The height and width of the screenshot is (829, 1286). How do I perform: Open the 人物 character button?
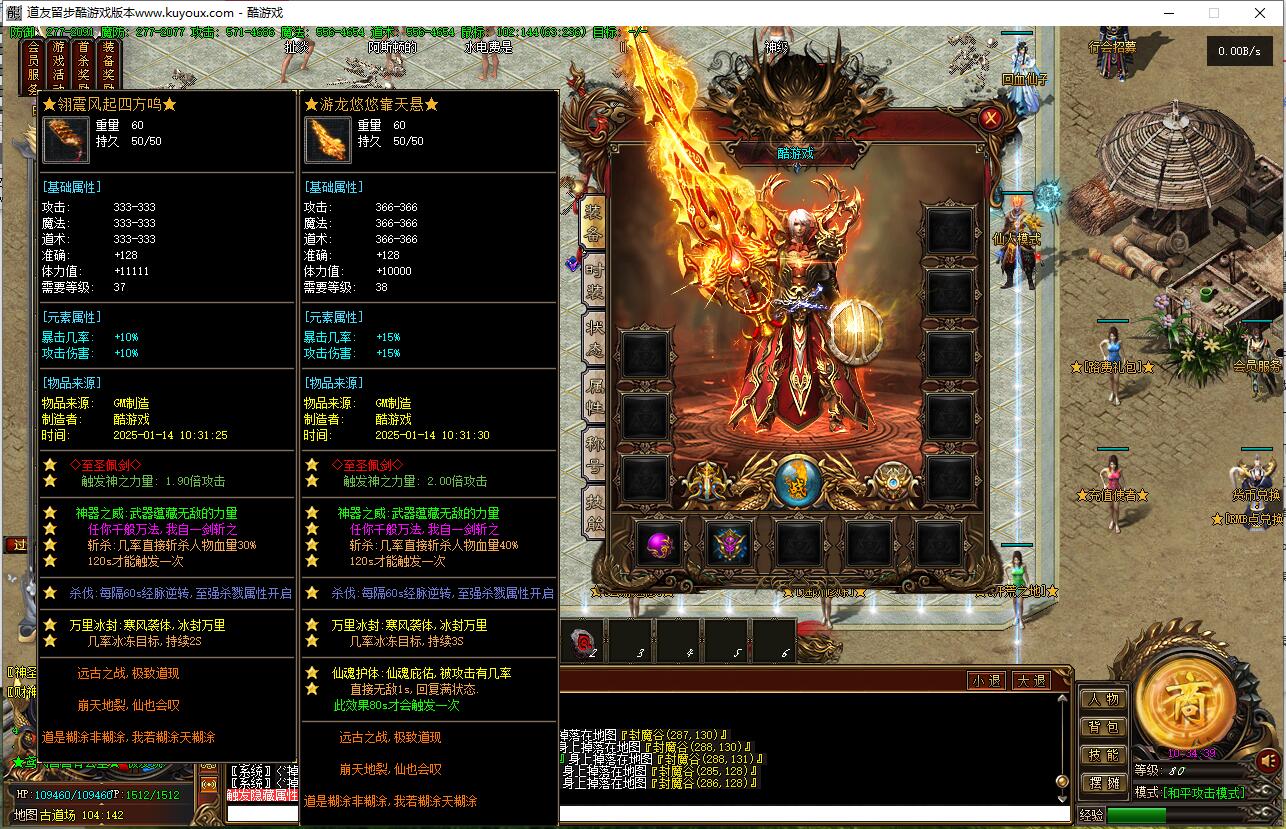(x=1104, y=700)
